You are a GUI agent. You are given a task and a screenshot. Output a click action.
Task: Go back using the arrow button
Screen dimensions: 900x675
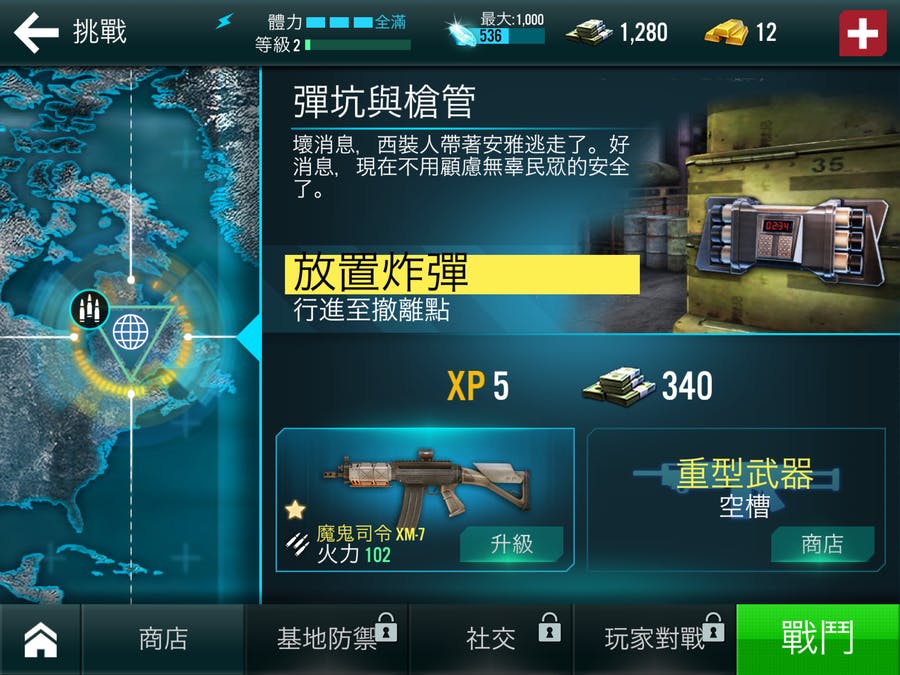coord(36,32)
